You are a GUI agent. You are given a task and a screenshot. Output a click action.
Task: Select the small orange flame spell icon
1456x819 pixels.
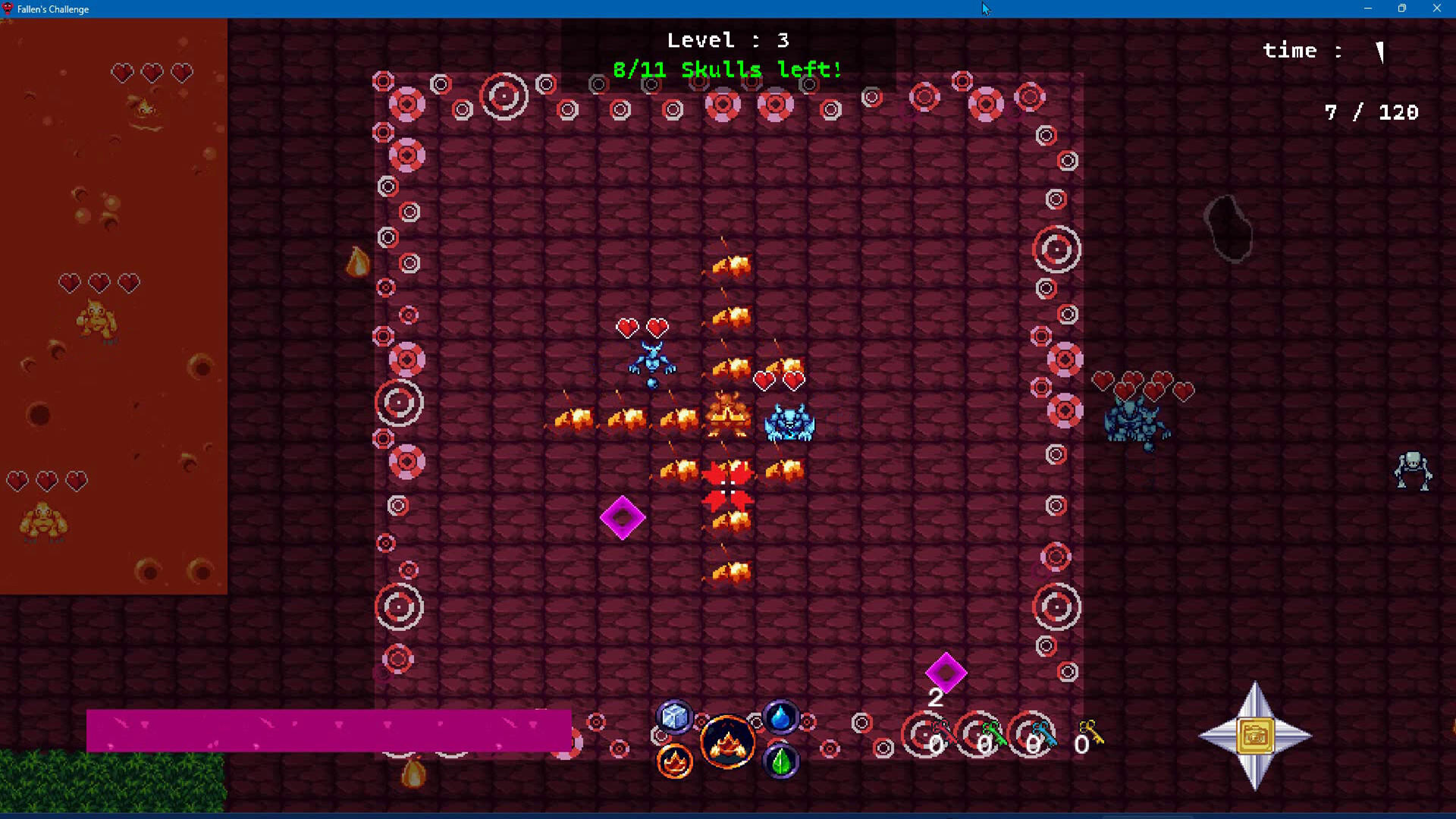click(674, 762)
